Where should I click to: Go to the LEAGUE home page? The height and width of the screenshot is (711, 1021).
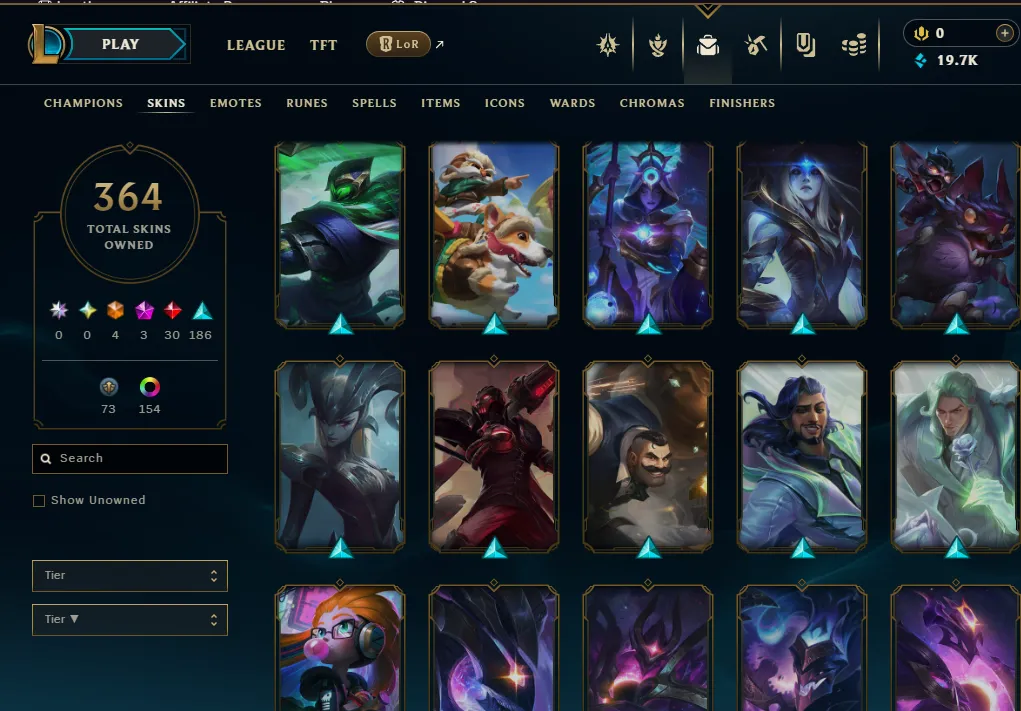click(x=256, y=45)
